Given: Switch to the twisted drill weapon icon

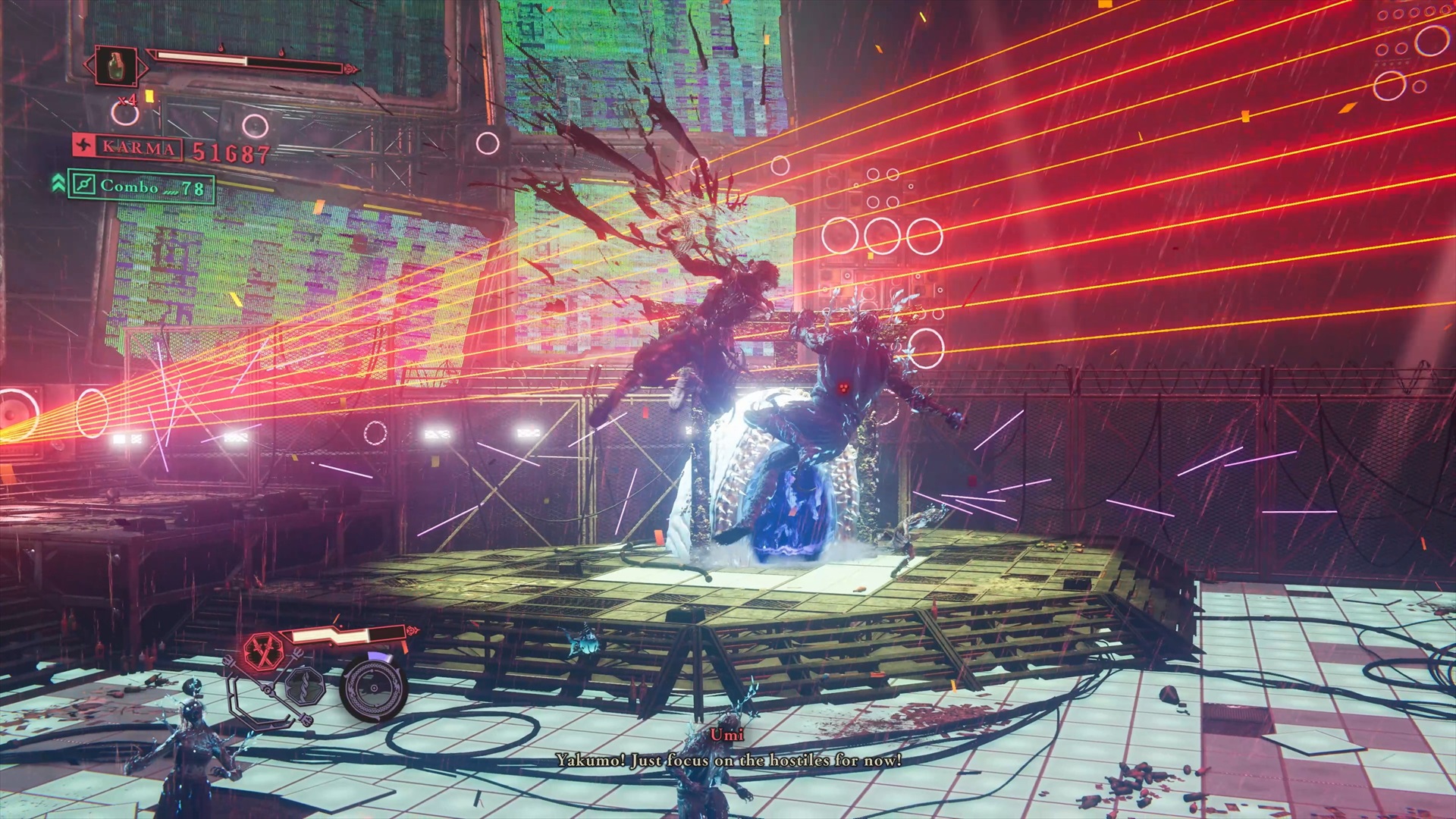Looking at the screenshot, I should pos(304,688).
